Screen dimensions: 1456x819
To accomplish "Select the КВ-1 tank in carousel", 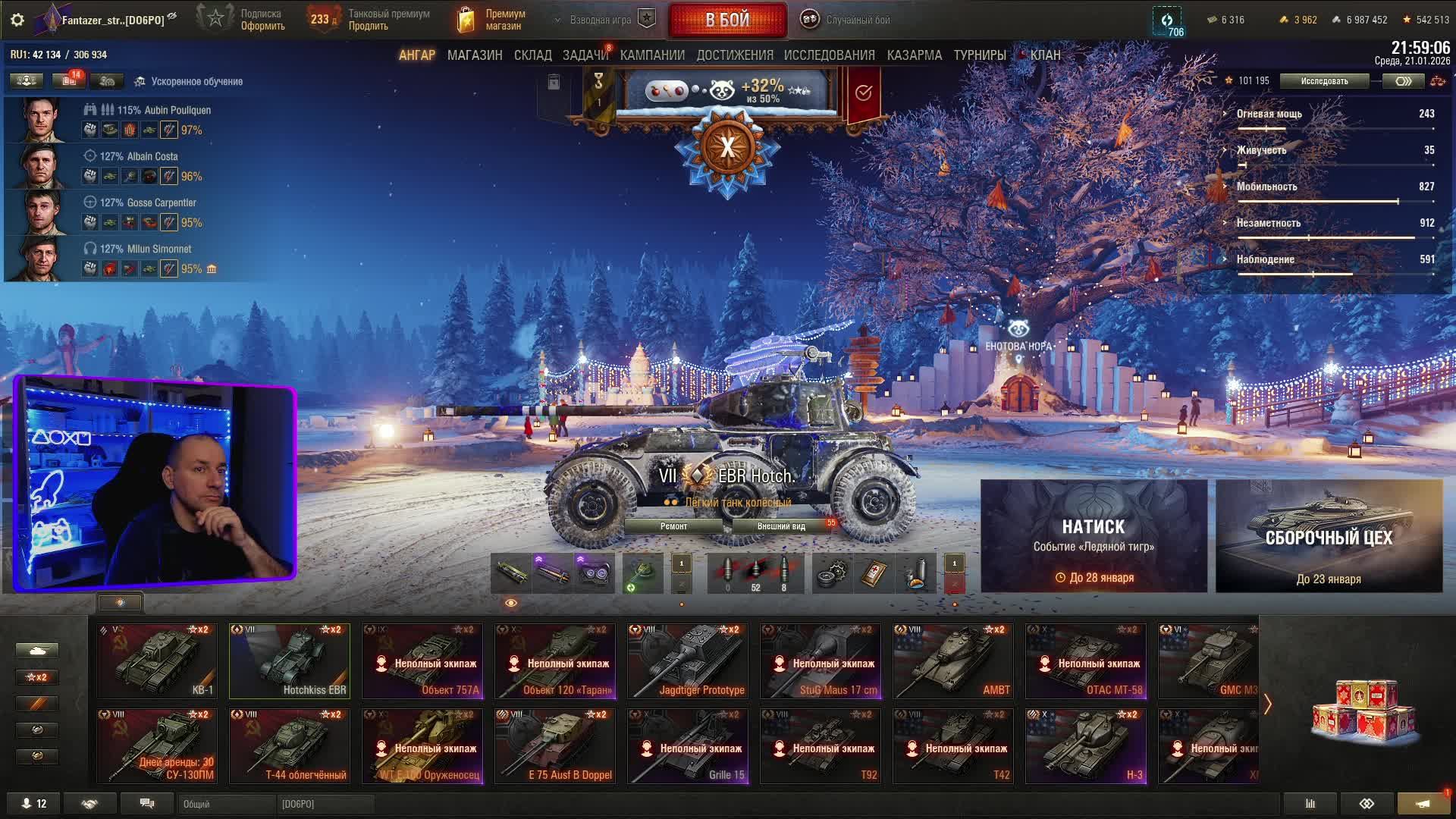I will pyautogui.click(x=157, y=661).
